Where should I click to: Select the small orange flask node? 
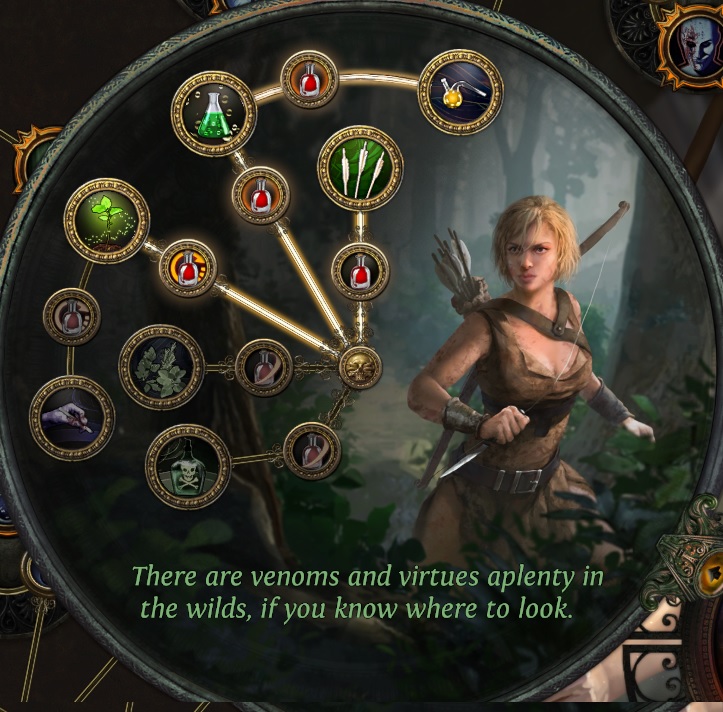point(188,267)
